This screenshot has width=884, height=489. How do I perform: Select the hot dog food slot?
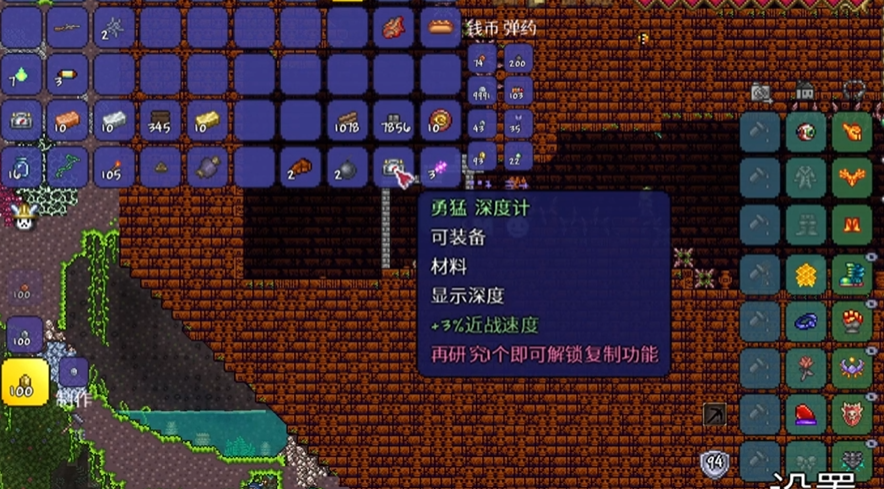(x=439, y=28)
